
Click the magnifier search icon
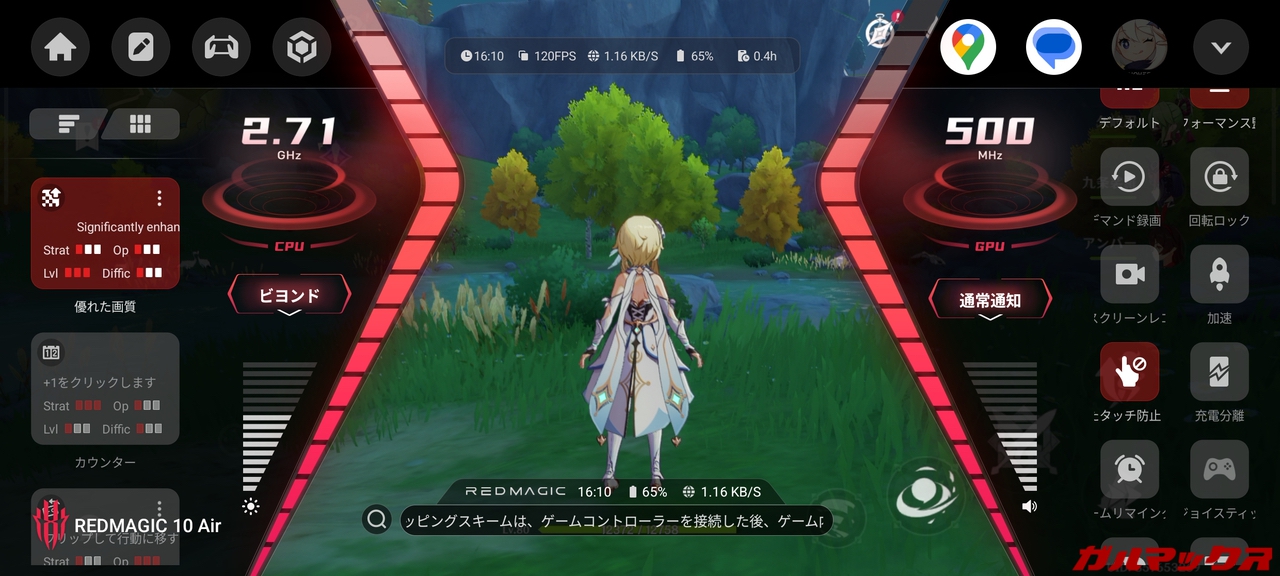pyautogui.click(x=377, y=519)
